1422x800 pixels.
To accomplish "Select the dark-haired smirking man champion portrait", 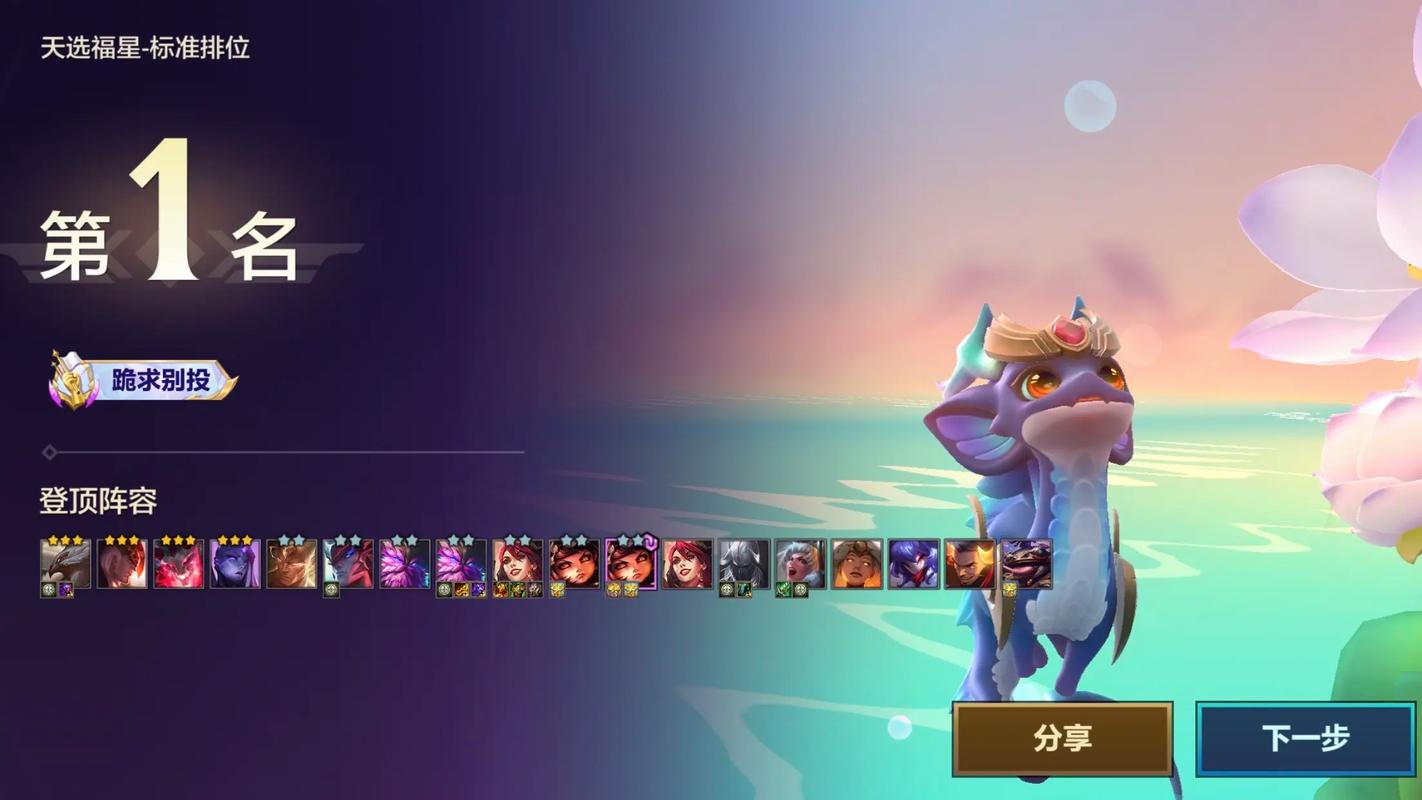I will pos(970,564).
